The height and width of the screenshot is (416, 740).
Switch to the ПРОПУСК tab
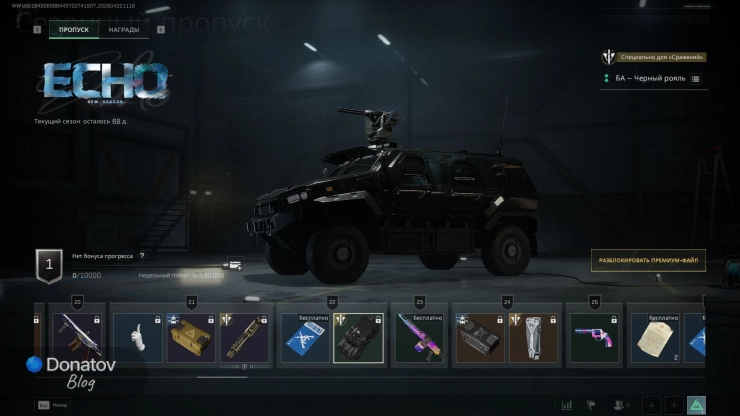(74, 30)
